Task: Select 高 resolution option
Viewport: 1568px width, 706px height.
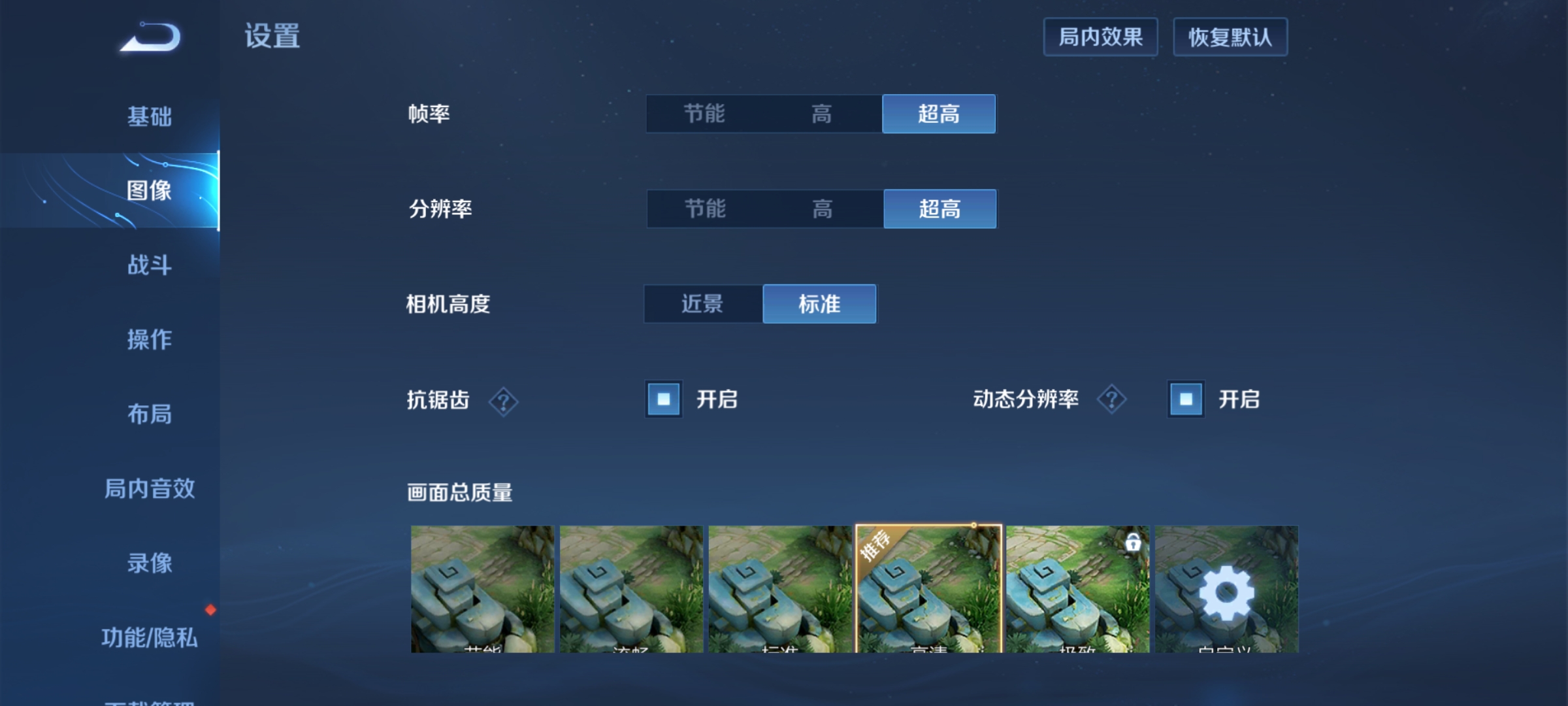Action: [x=823, y=209]
